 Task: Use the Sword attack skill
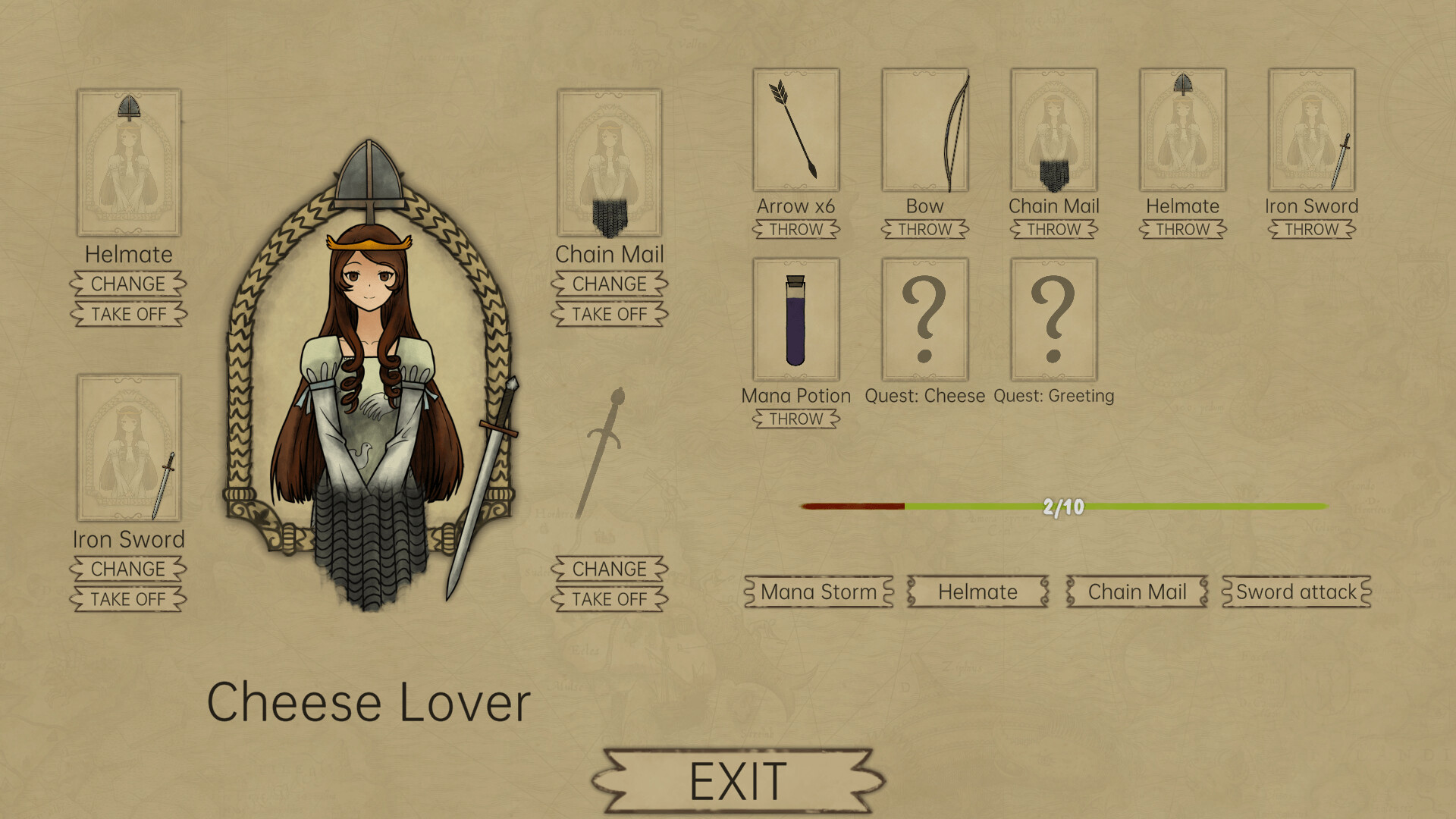[x=1294, y=592]
